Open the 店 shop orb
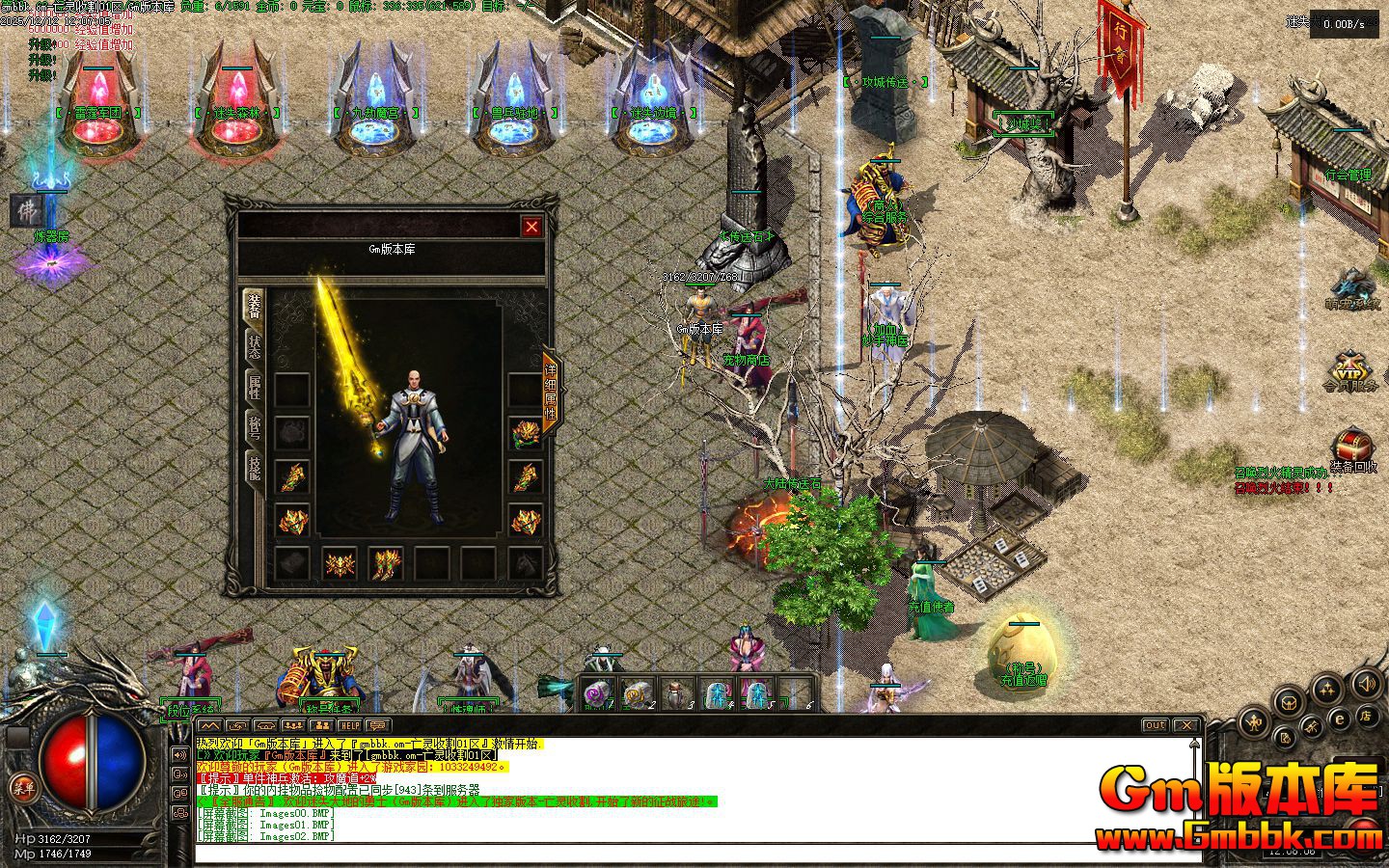The width and height of the screenshot is (1389, 868). click(x=1365, y=716)
